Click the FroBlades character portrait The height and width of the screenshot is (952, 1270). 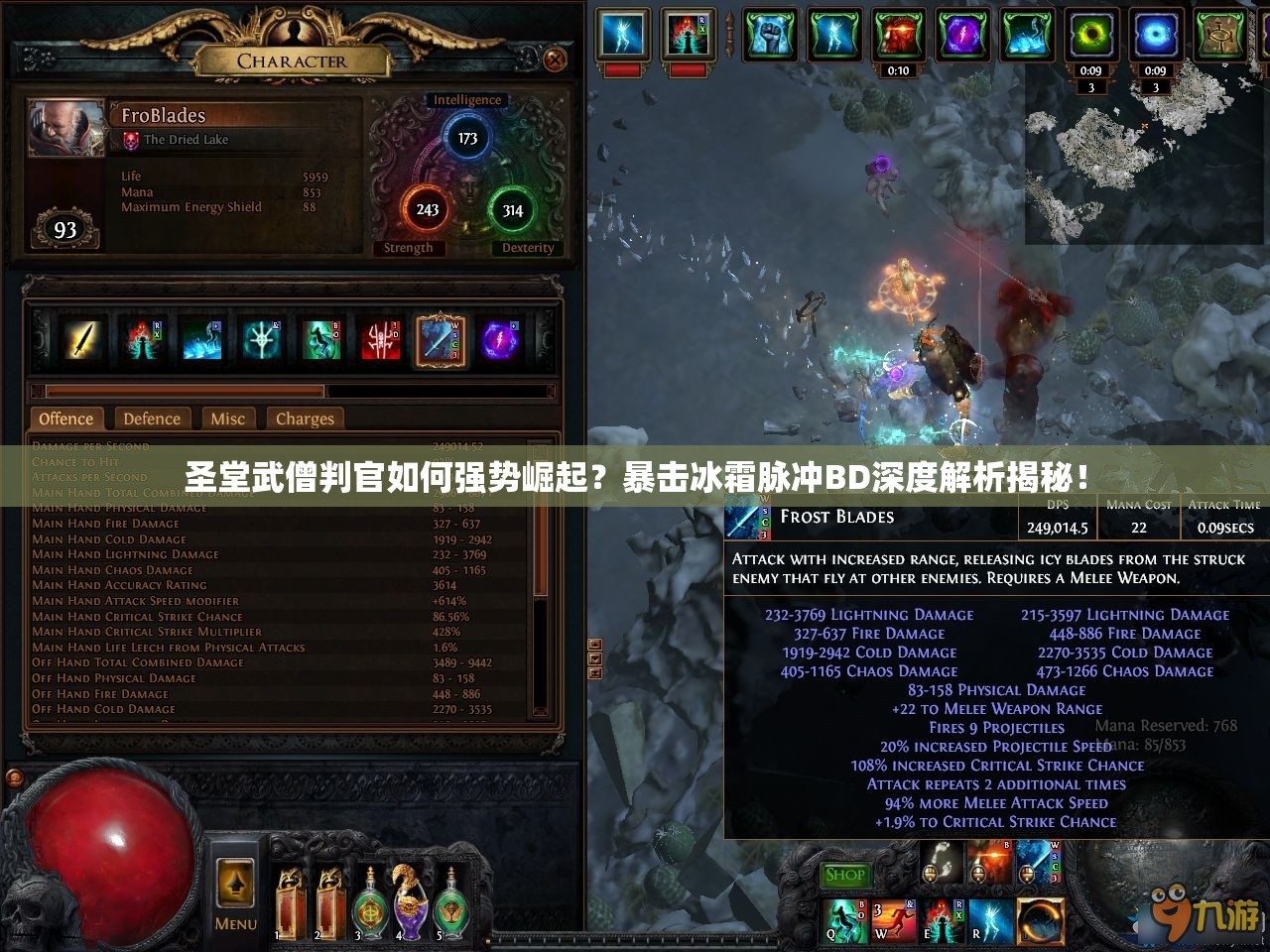click(66, 128)
